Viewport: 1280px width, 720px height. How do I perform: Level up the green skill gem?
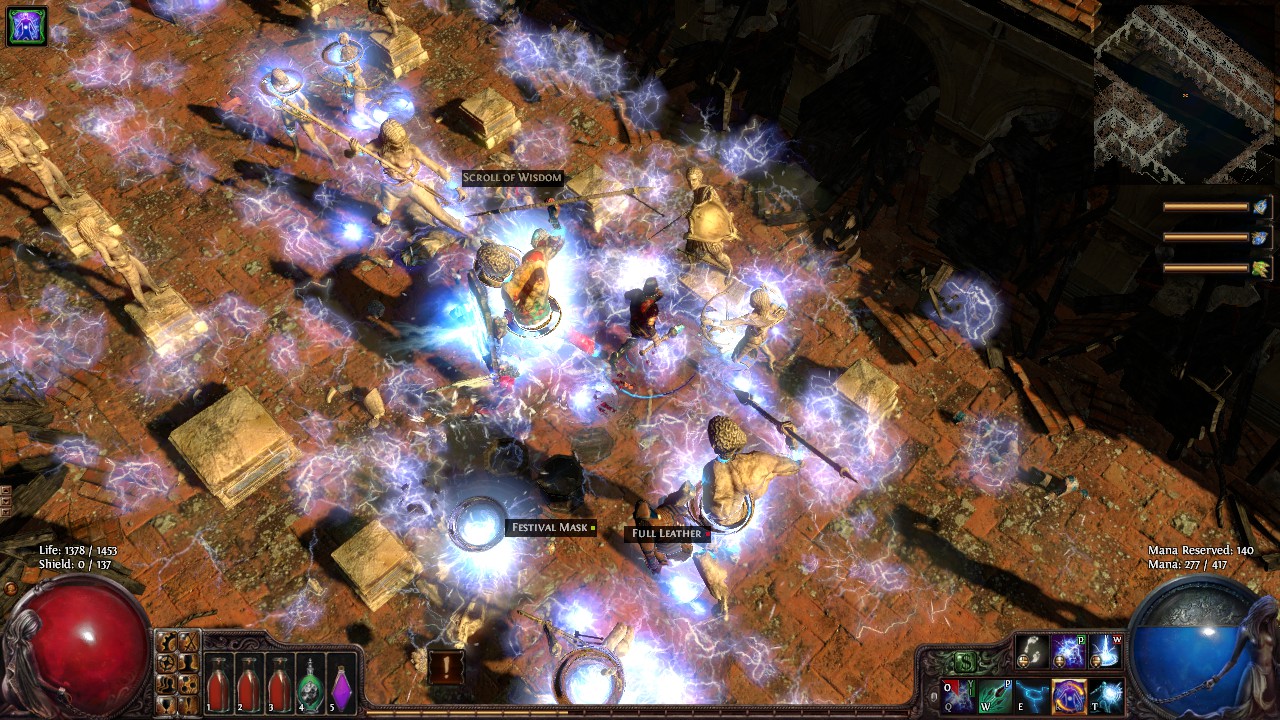[1261, 267]
